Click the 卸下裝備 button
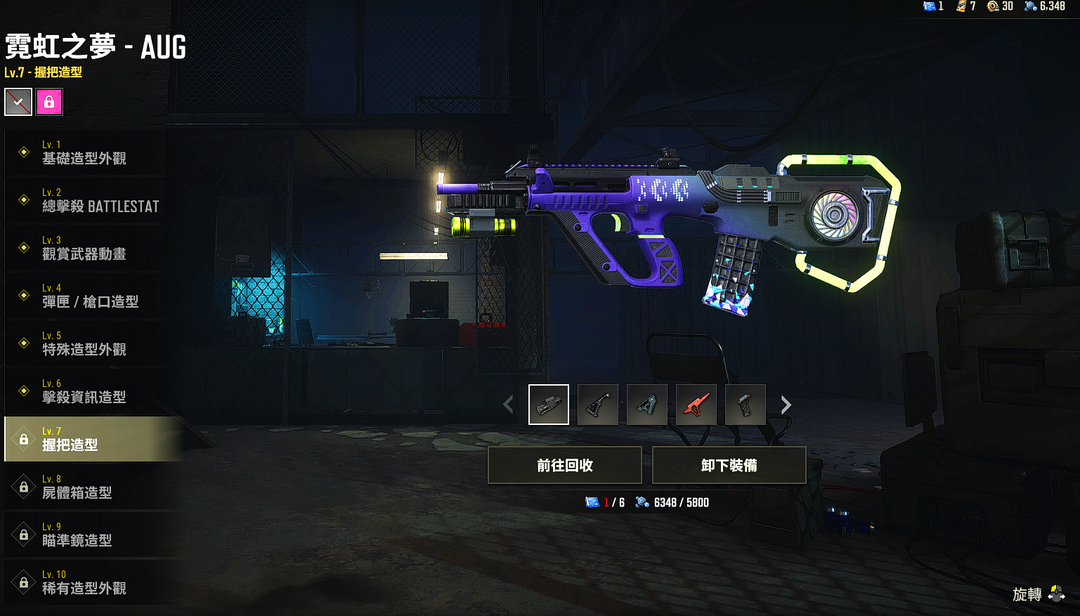1080x616 pixels. coord(729,465)
